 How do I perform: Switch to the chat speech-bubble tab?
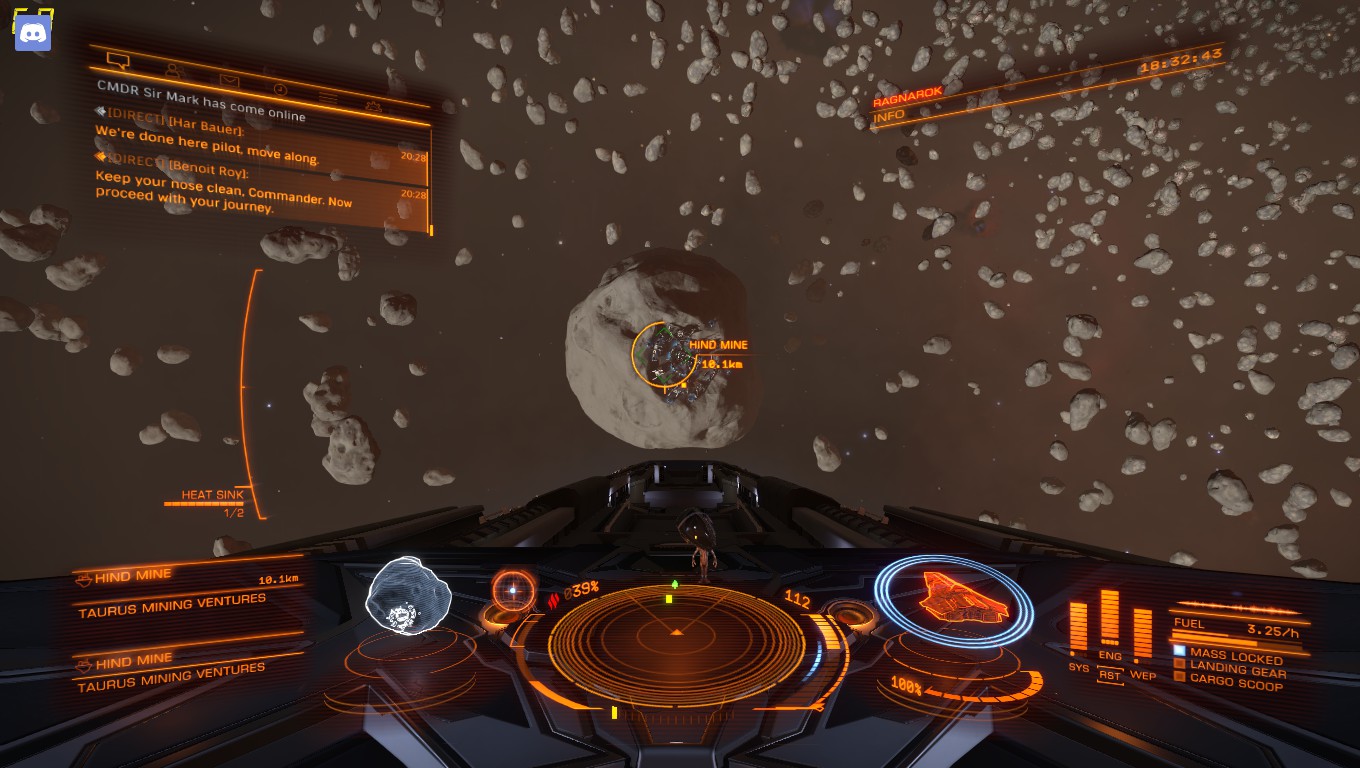point(118,61)
